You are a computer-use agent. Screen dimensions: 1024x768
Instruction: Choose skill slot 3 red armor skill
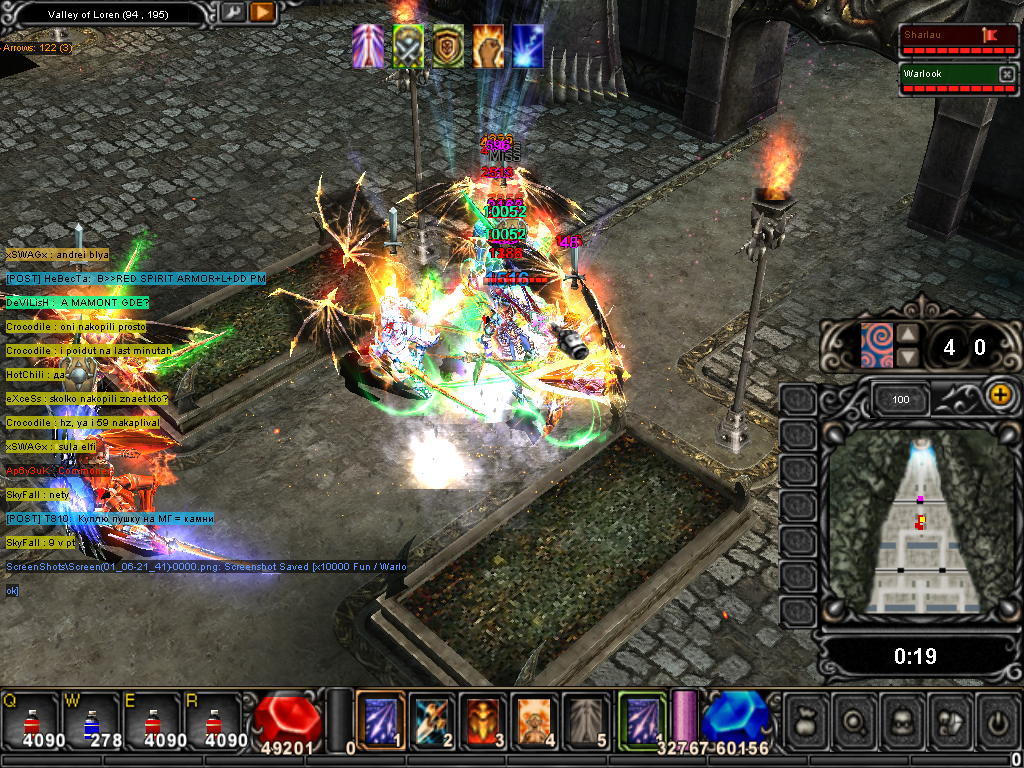(483, 718)
